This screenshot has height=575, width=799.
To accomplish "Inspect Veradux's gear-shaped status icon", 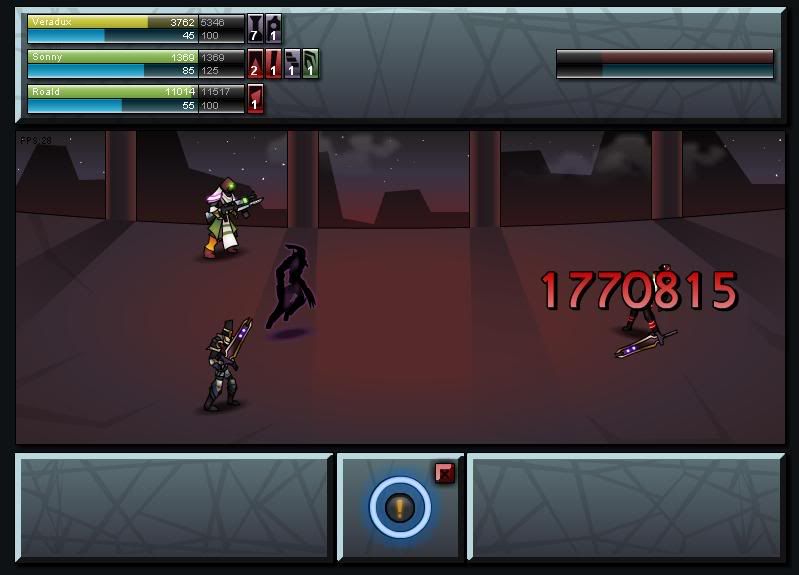I will coord(273,28).
